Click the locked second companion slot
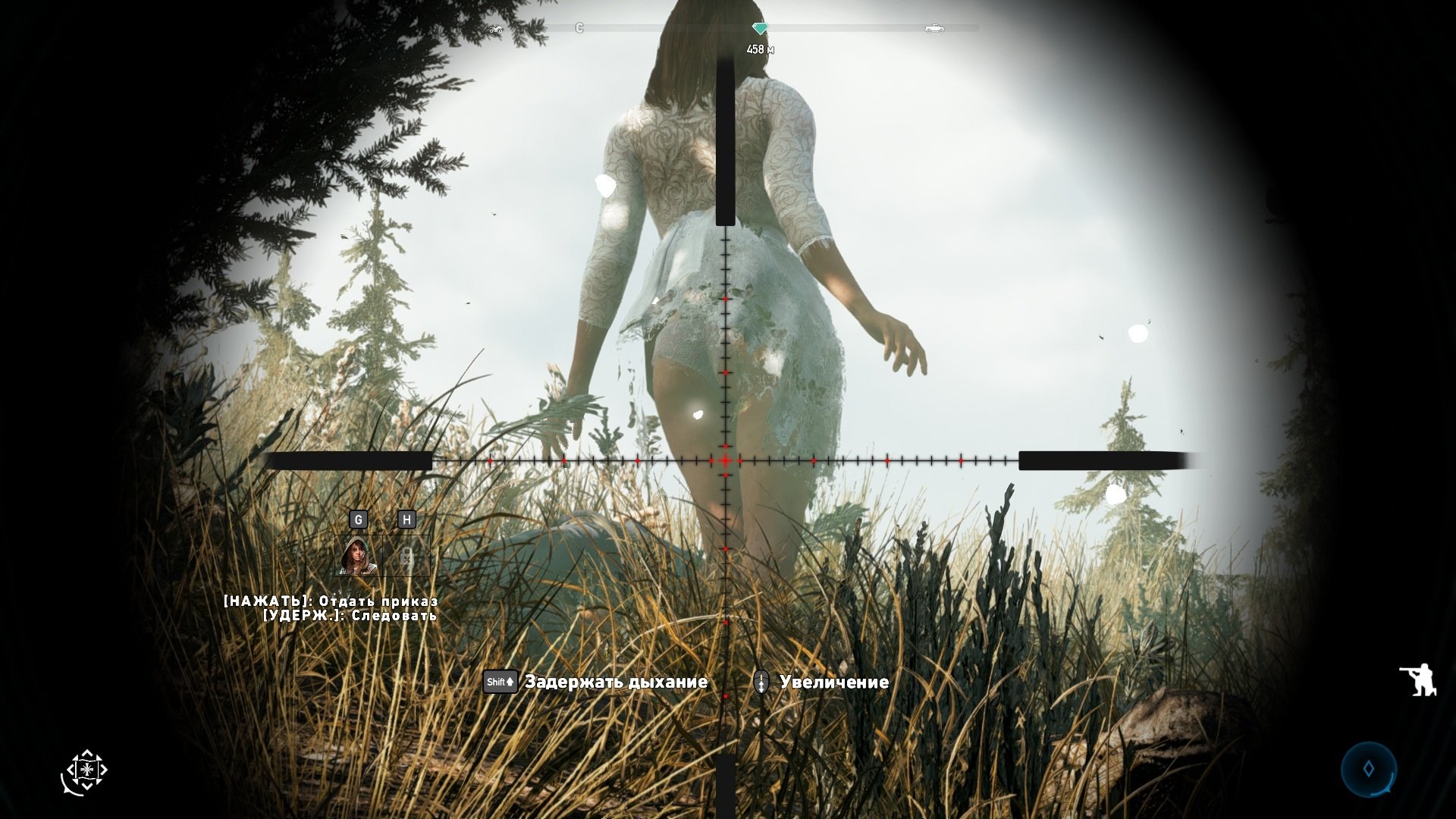 click(407, 557)
